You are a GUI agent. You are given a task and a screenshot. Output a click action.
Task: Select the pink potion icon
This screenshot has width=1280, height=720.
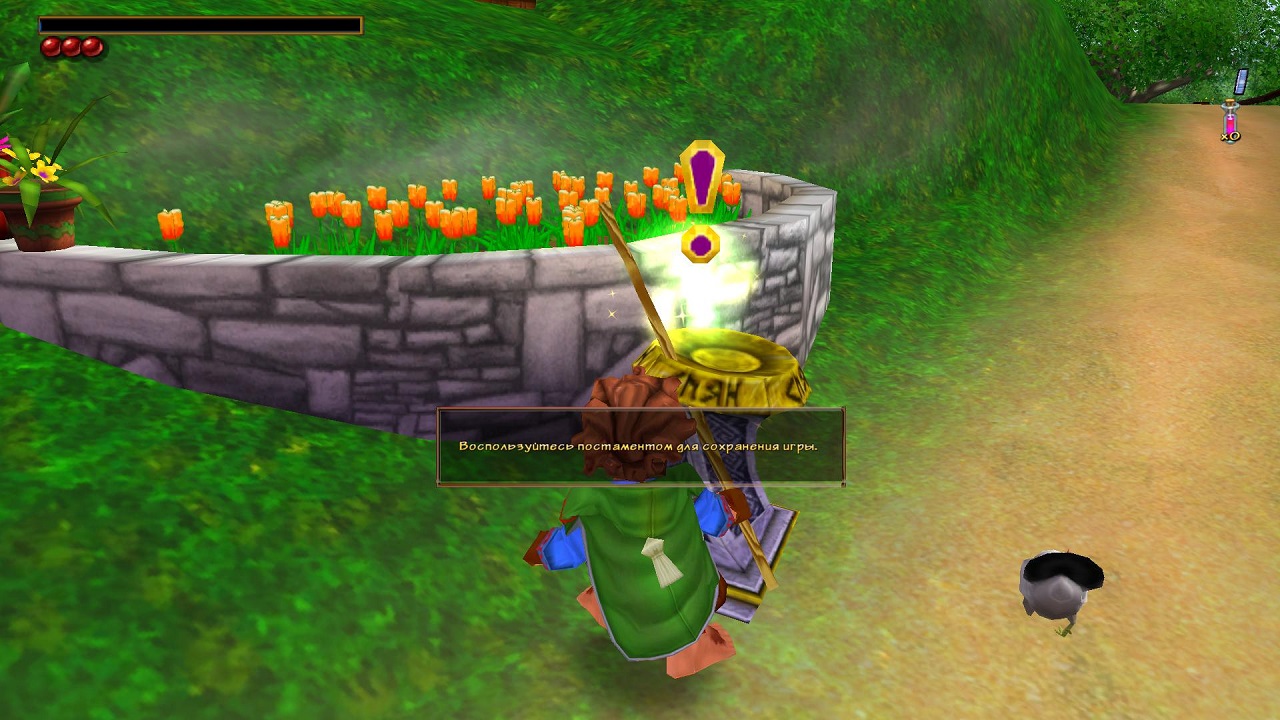point(1230,122)
